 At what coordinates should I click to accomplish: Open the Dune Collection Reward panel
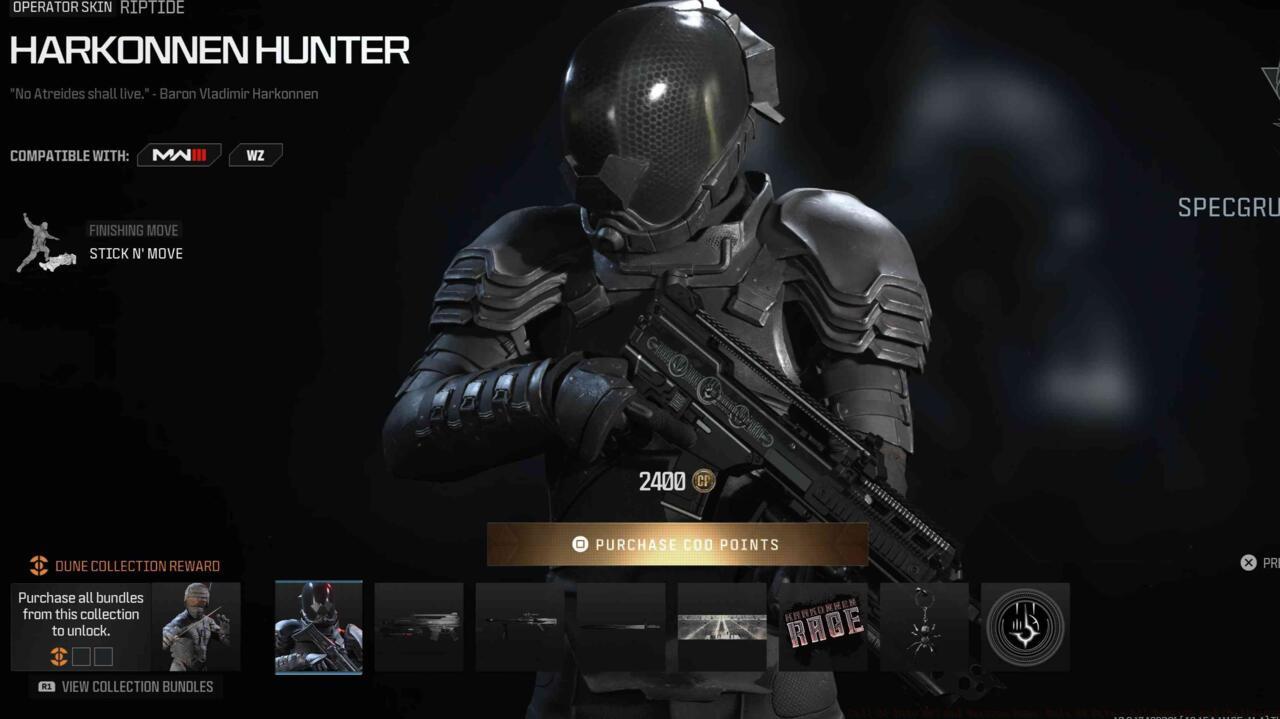(126, 627)
